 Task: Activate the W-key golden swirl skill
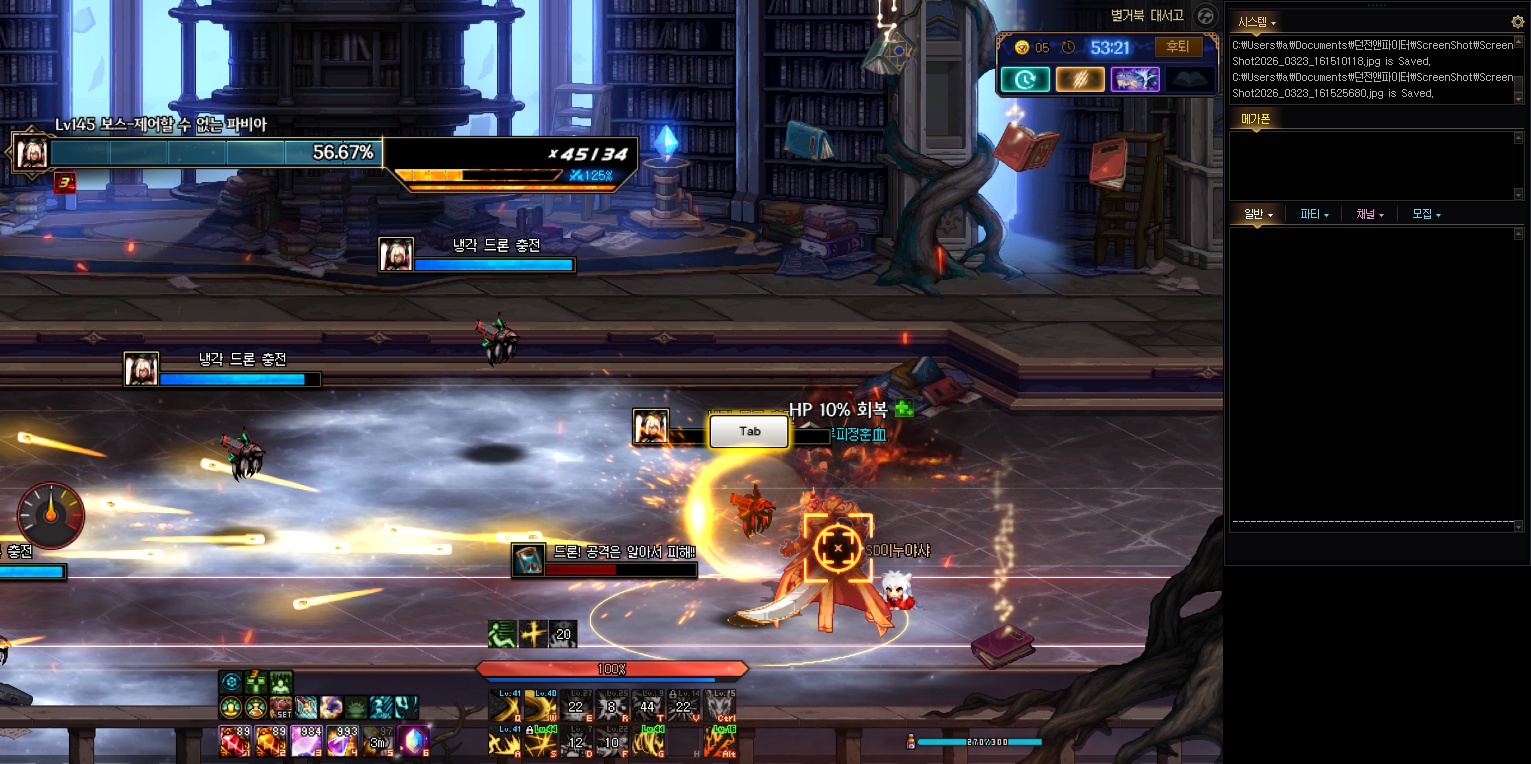click(540, 706)
